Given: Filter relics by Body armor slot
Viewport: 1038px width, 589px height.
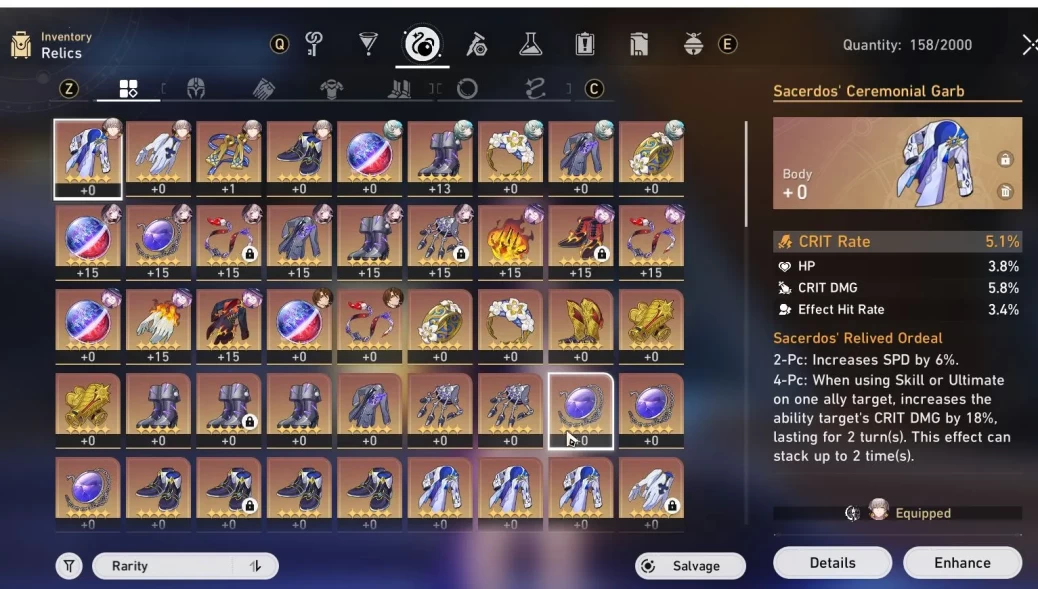Looking at the screenshot, I should [331, 89].
